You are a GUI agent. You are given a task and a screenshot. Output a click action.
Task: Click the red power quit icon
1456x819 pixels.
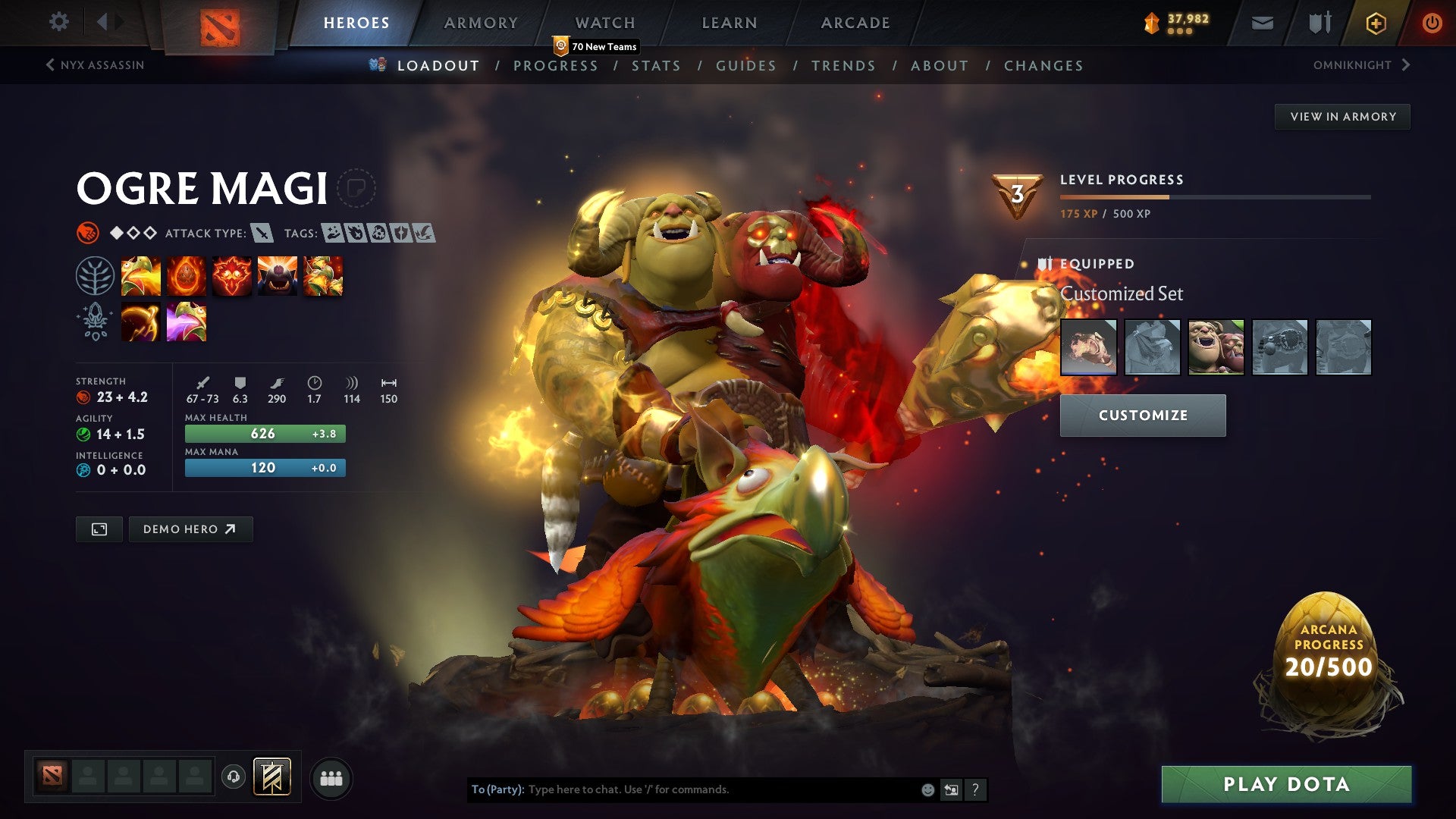pyautogui.click(x=1432, y=23)
